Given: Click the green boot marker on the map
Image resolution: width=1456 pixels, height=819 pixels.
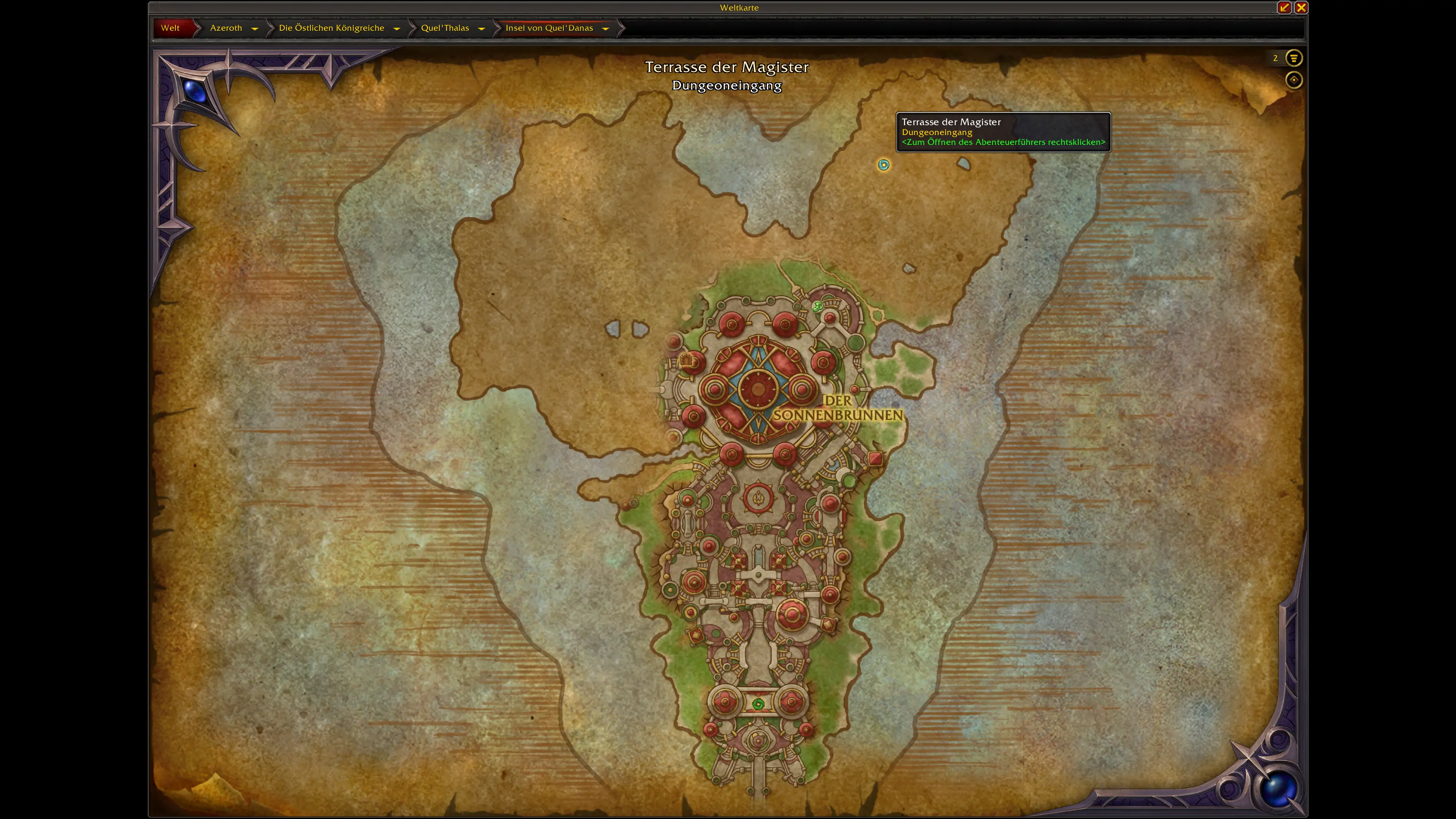Looking at the screenshot, I should click(x=817, y=307).
